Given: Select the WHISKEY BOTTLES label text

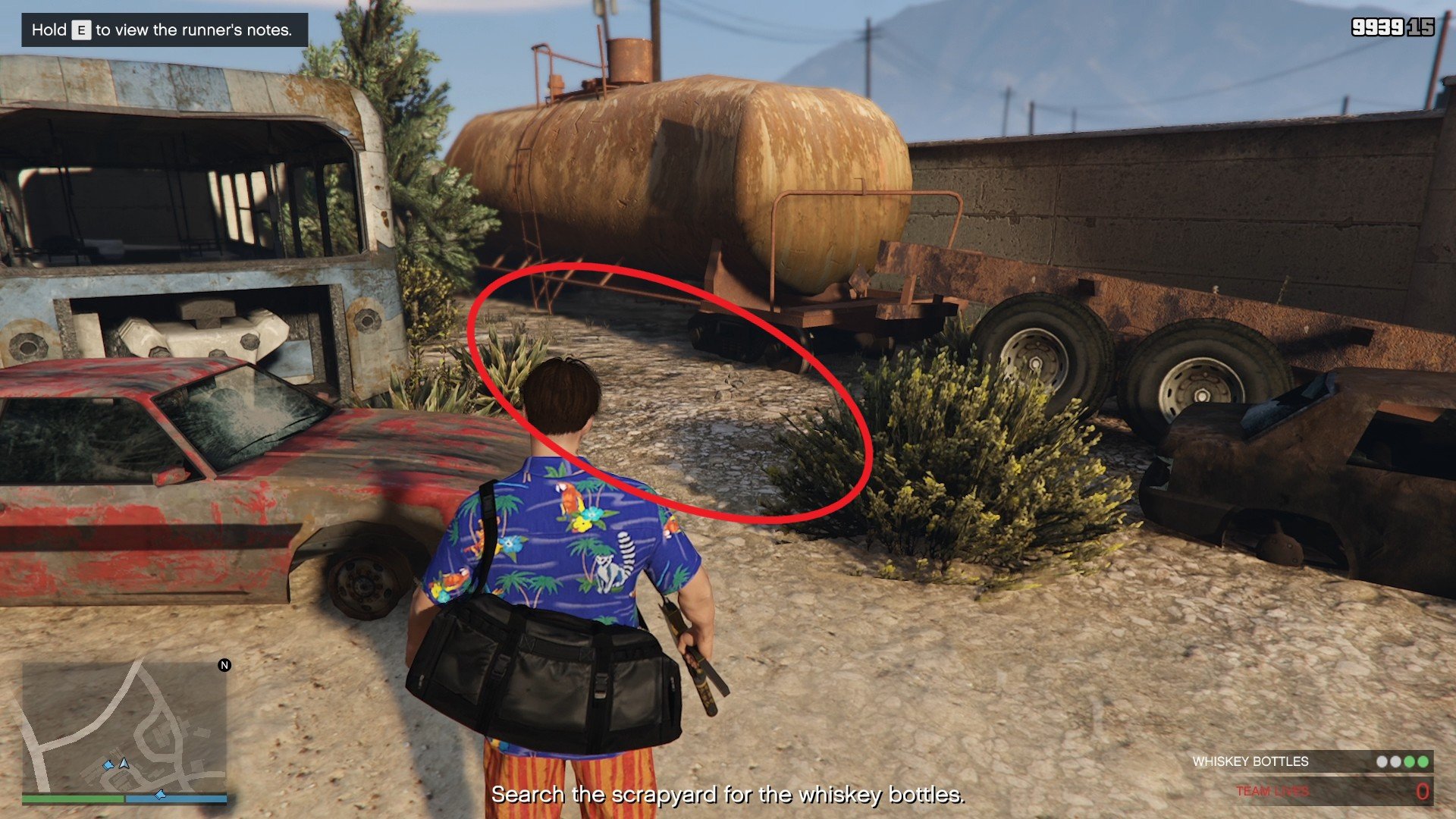Looking at the screenshot, I should 1250,760.
